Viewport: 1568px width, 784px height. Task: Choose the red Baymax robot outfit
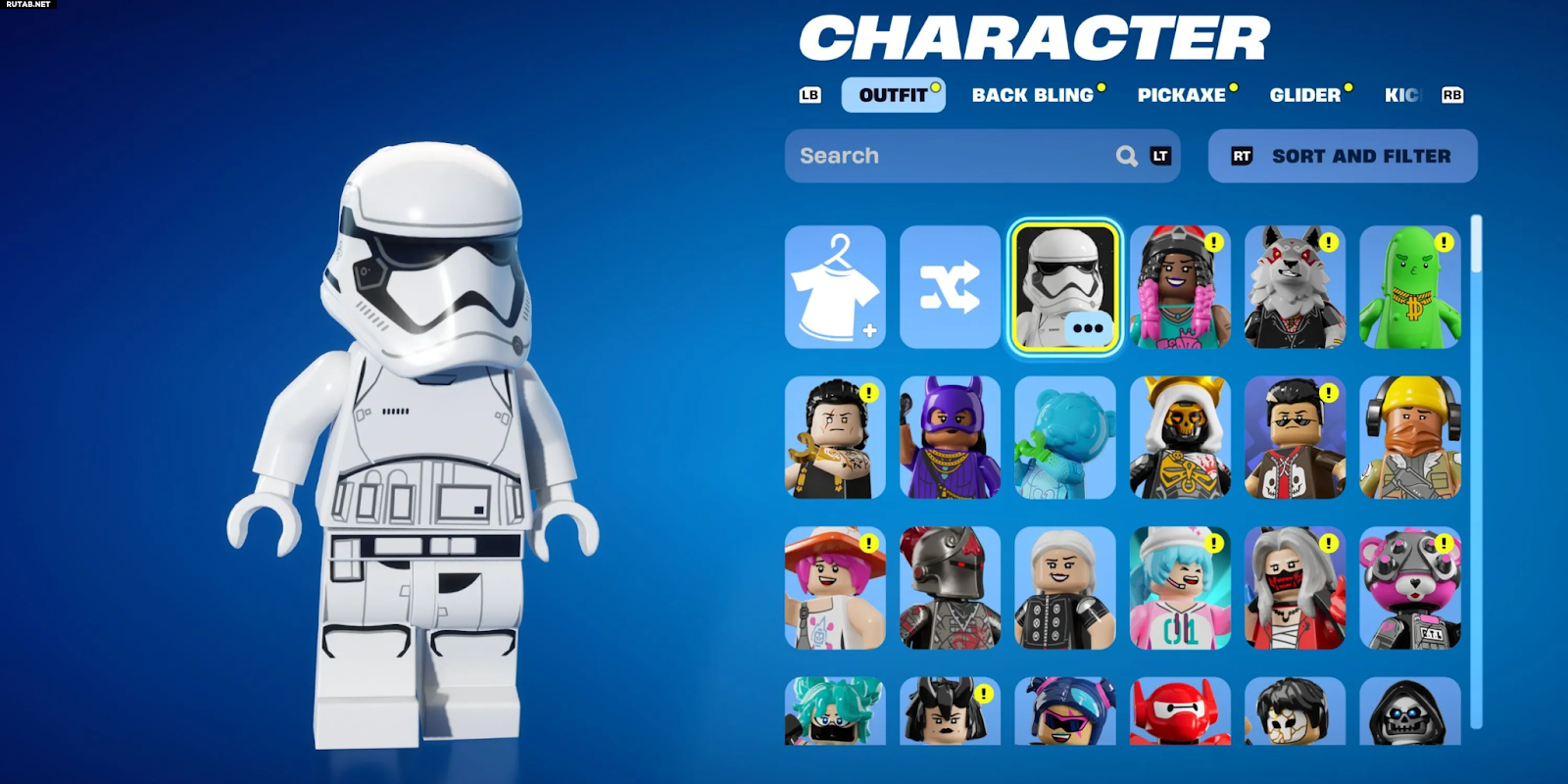pos(1180,711)
